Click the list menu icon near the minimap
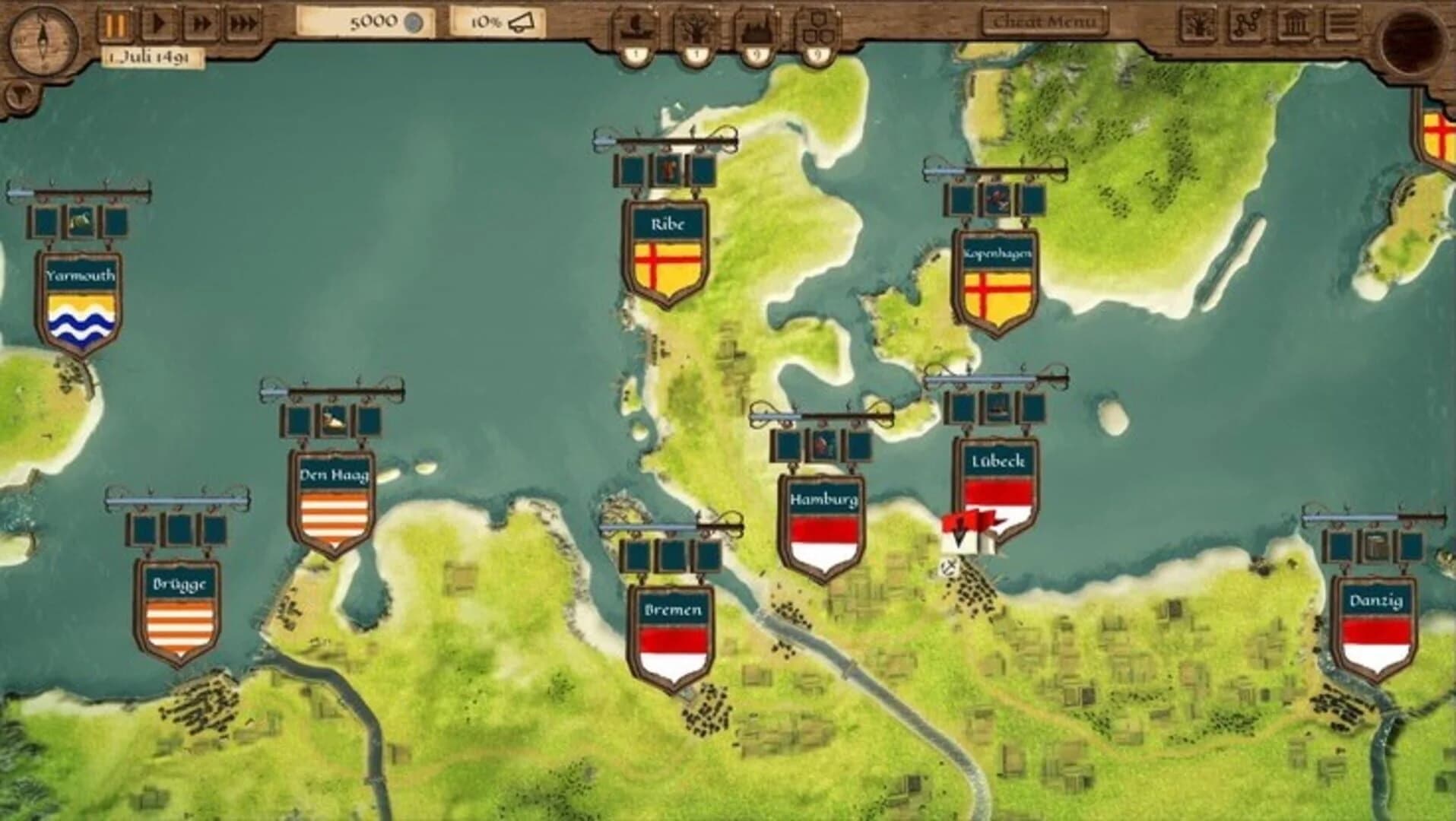1456x821 pixels. coord(1343,21)
